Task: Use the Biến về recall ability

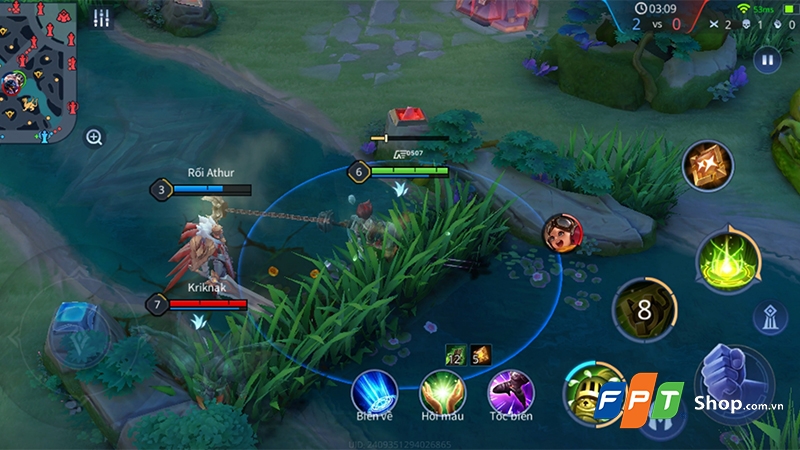Action: 374,391
